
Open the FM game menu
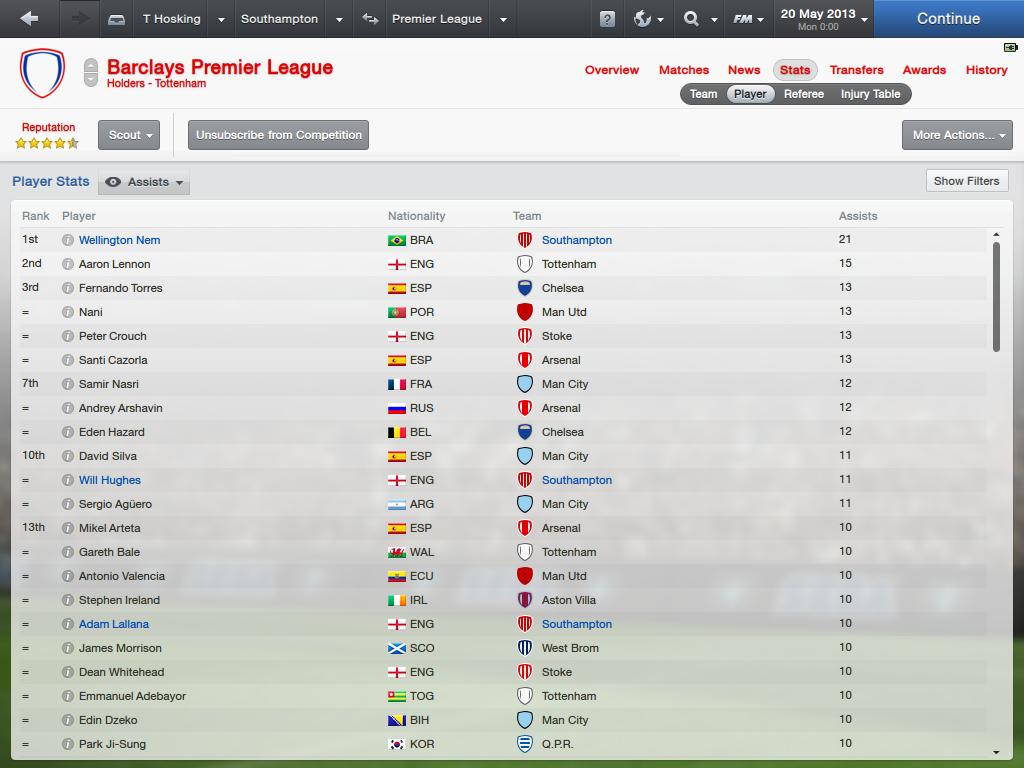(748, 19)
